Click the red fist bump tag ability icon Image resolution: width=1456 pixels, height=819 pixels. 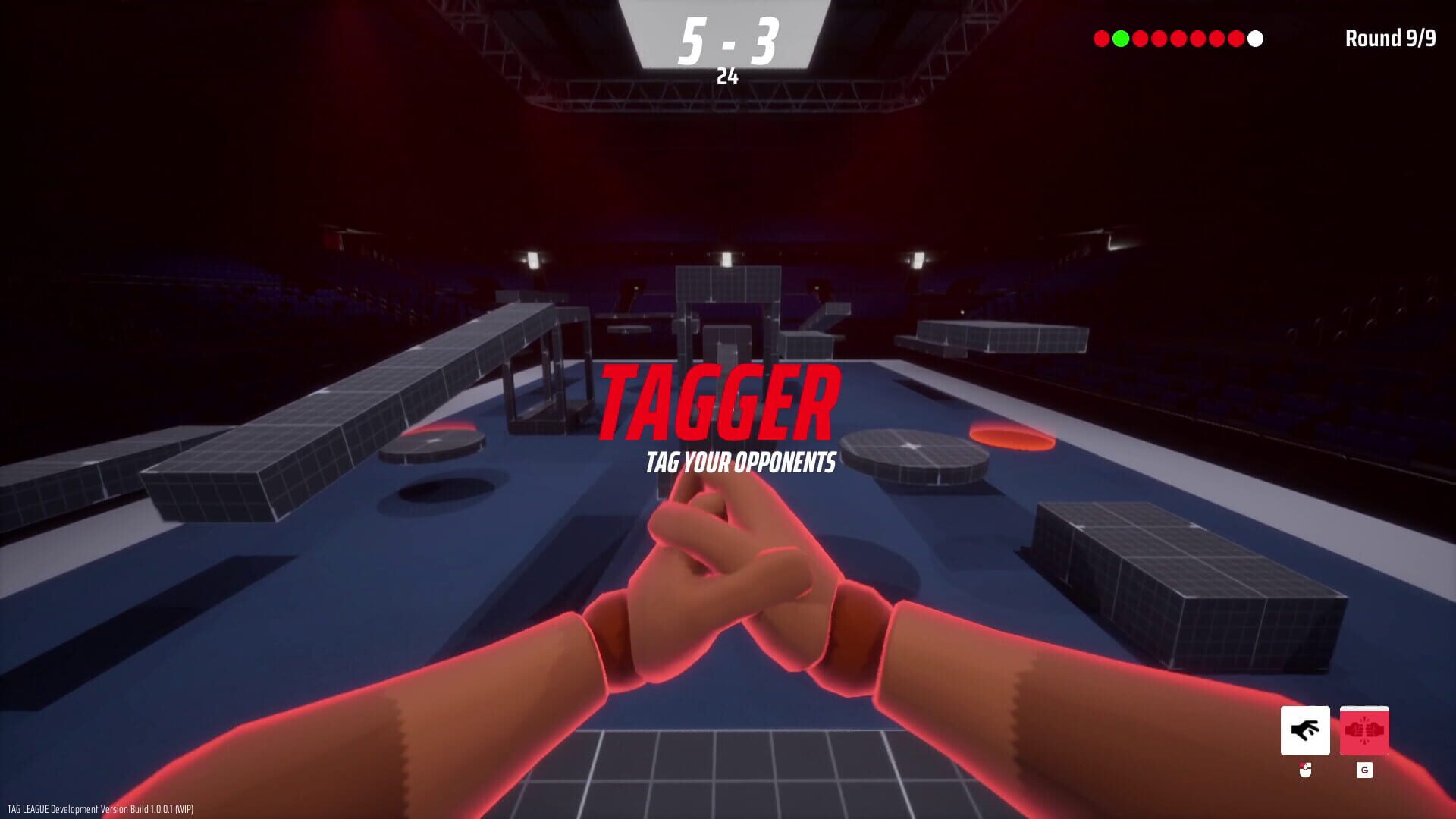[x=1364, y=730]
